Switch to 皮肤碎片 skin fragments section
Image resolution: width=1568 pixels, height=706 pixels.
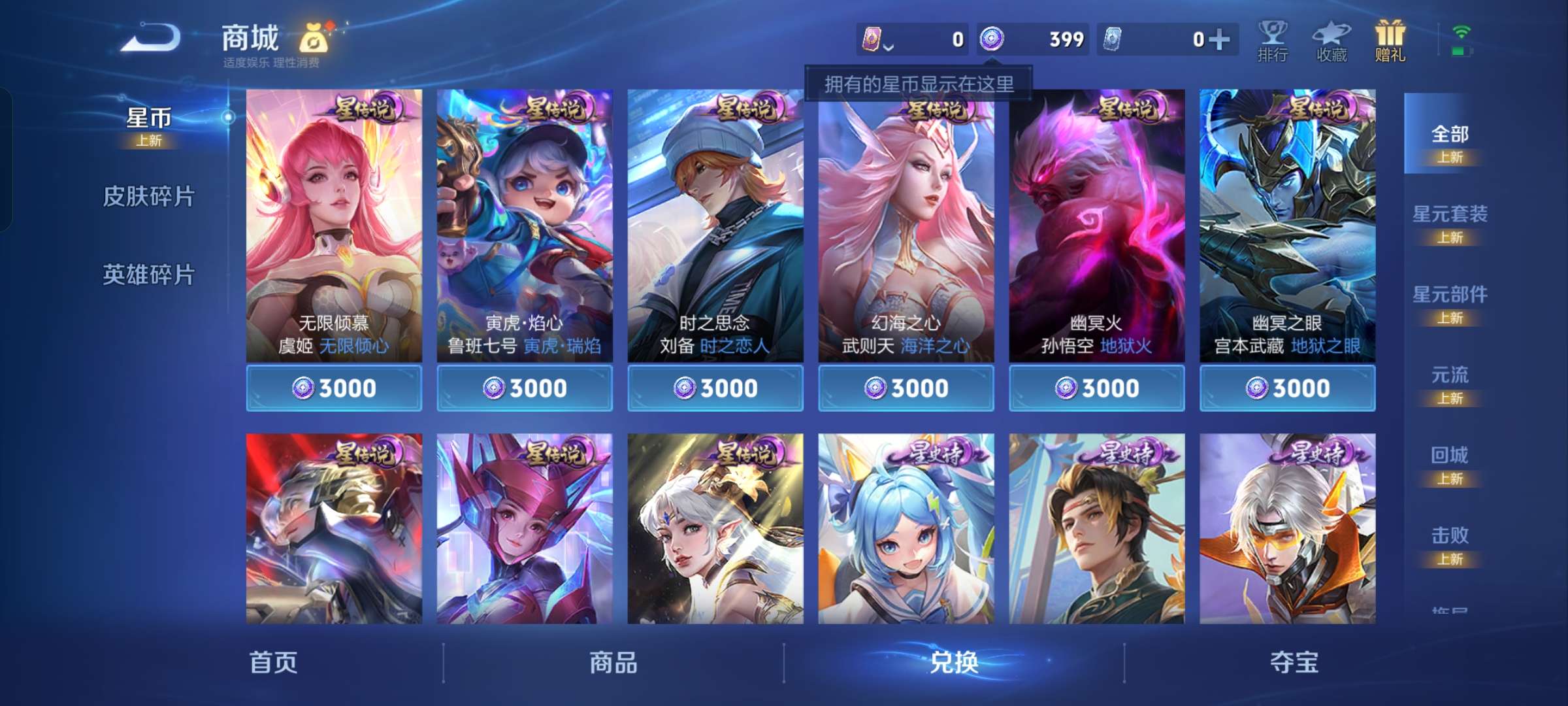(149, 196)
